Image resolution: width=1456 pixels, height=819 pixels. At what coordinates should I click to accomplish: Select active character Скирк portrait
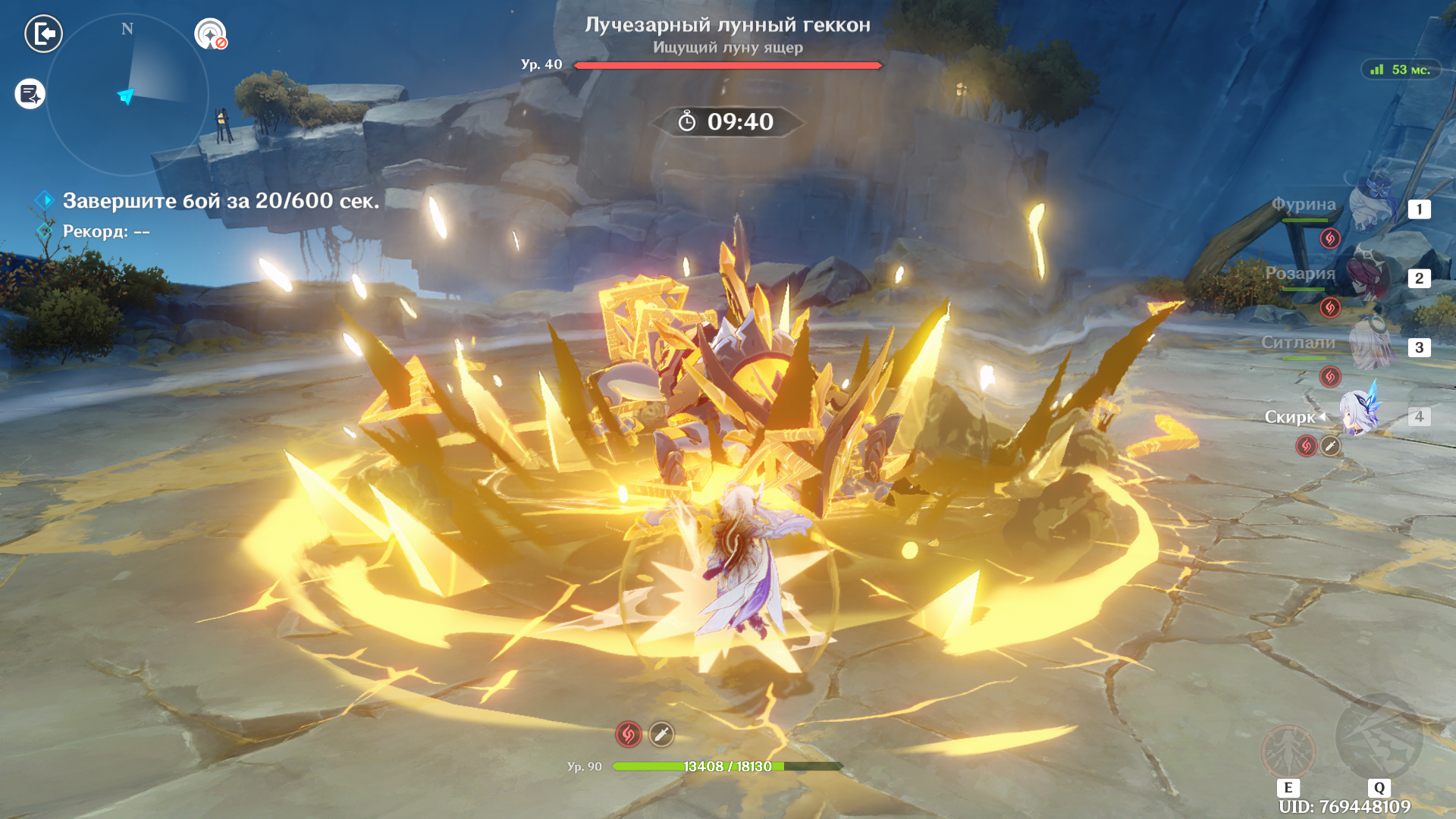(1359, 413)
